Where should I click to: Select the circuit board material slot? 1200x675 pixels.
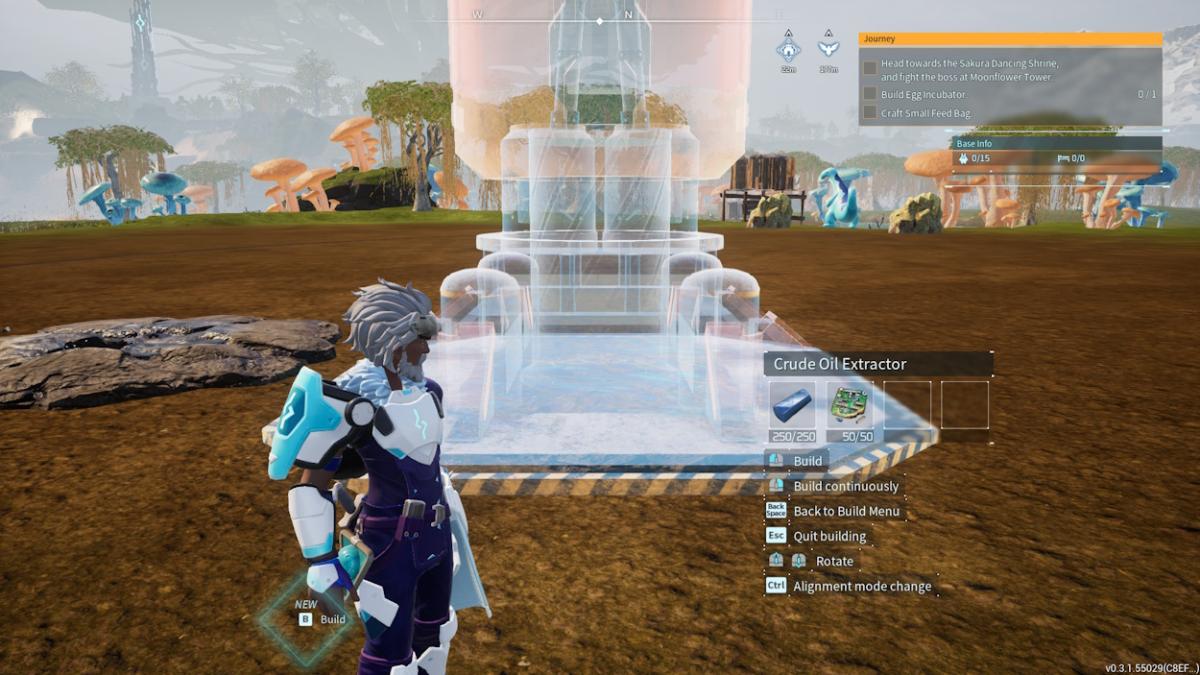pyautogui.click(x=850, y=405)
